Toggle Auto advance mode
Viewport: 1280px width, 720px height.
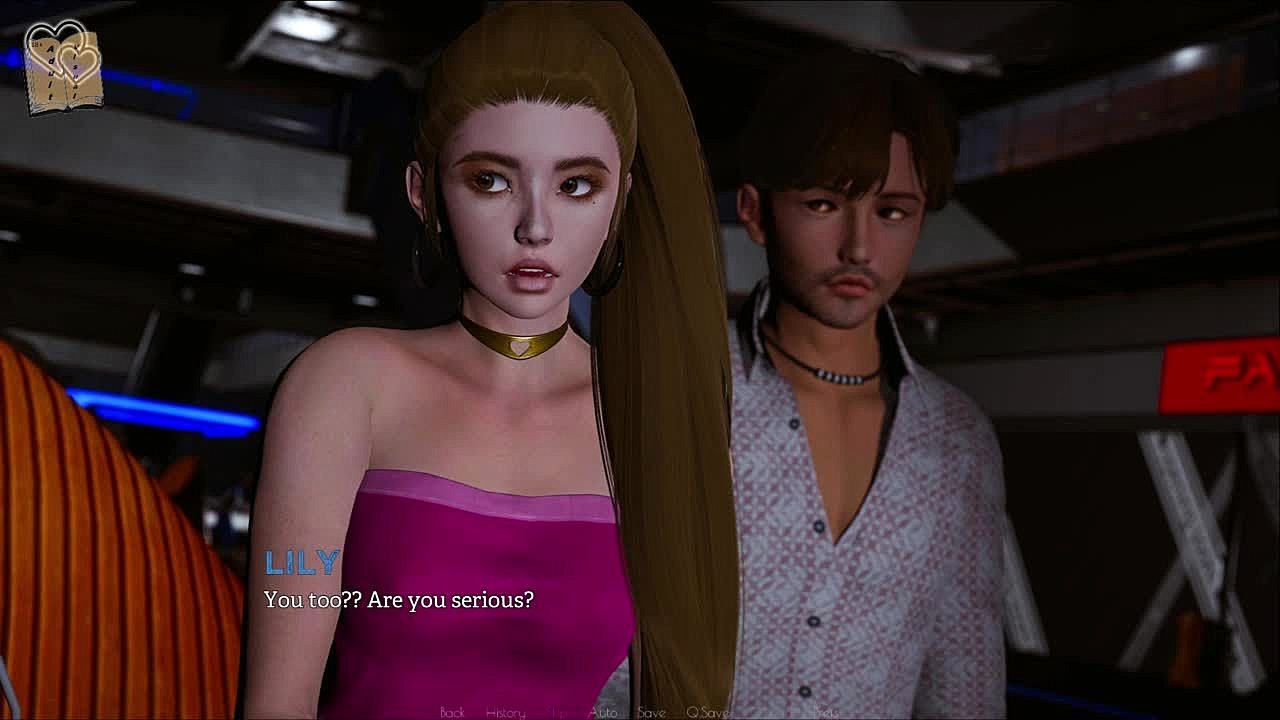click(603, 712)
